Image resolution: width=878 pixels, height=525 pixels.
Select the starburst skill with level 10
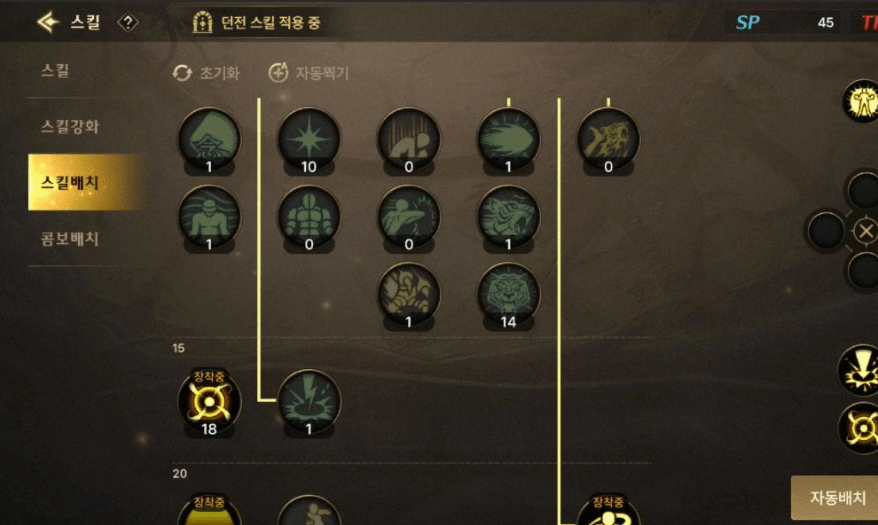click(x=308, y=138)
